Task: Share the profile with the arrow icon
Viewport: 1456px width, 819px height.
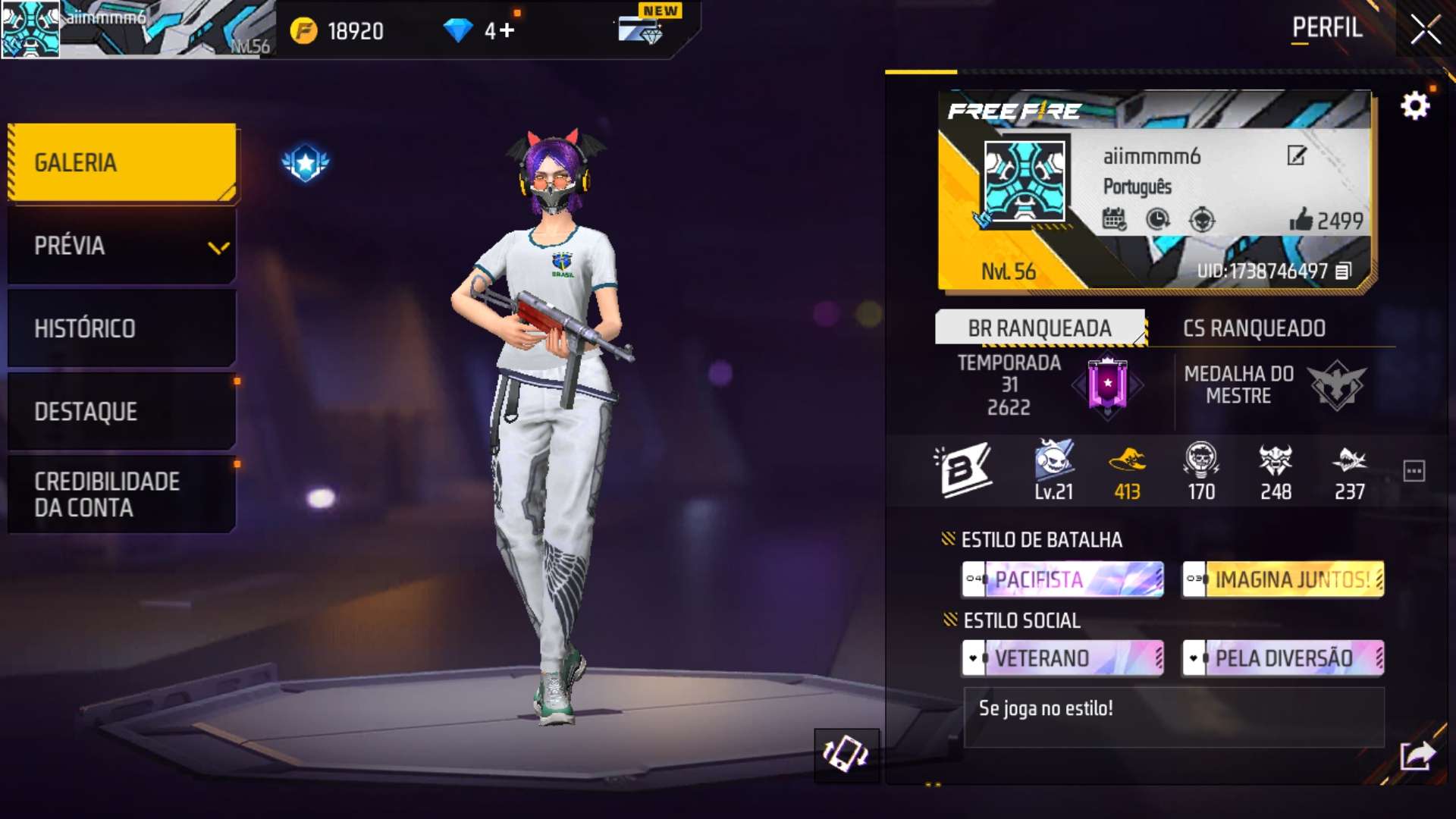Action: 1417,755
